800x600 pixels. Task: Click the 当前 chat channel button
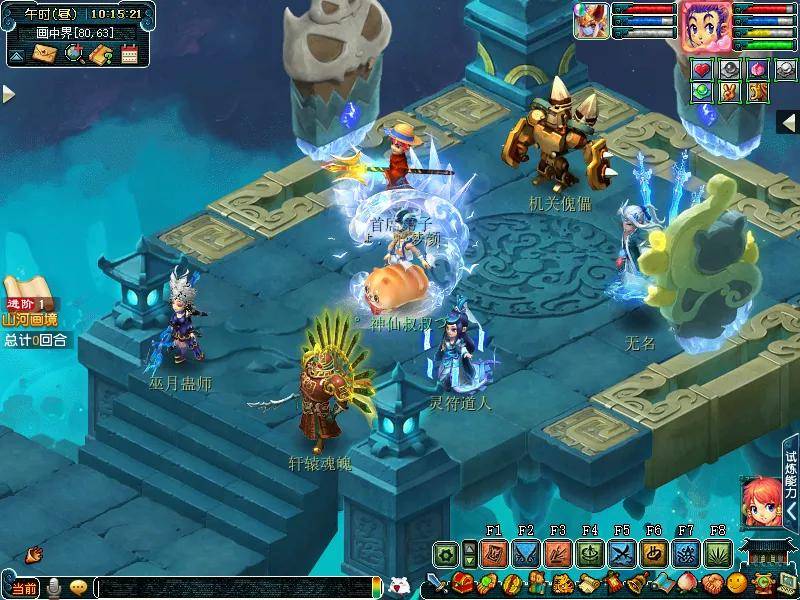click(24, 587)
